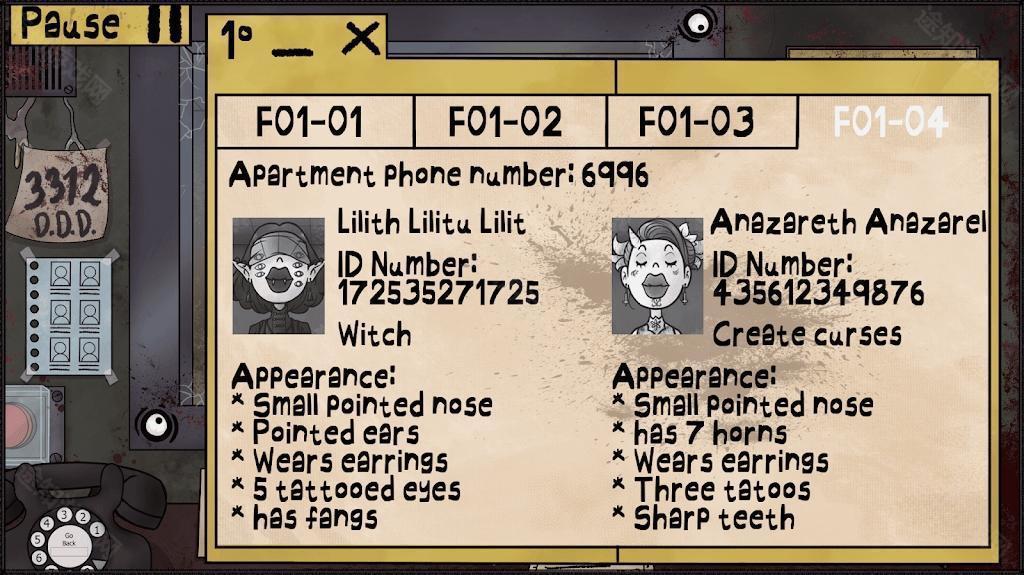Dial number 6 on the rotary phone
Viewport: 1024px width, 575px height.
click(40, 556)
